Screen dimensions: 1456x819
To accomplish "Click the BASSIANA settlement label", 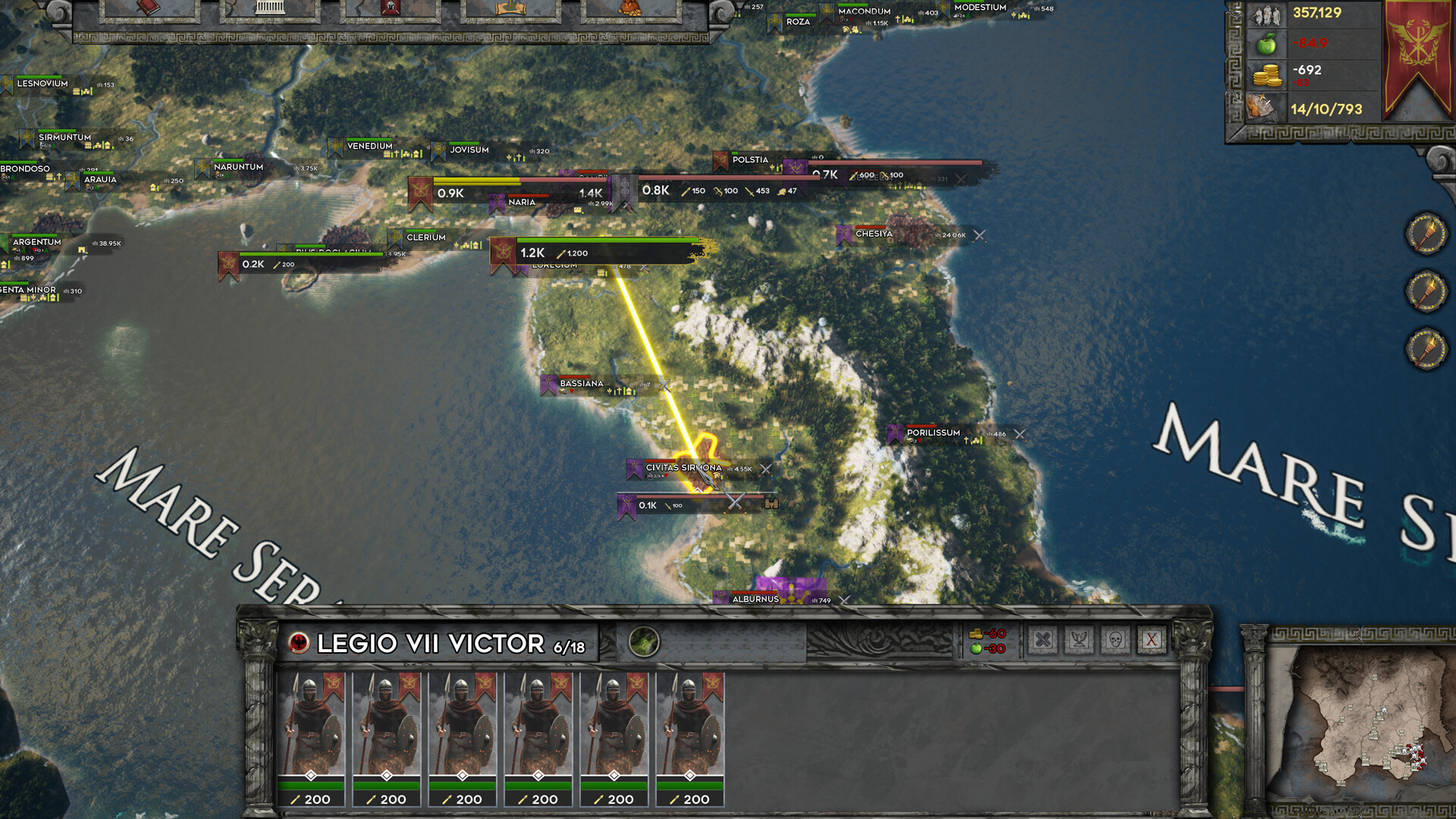I will coord(579,384).
